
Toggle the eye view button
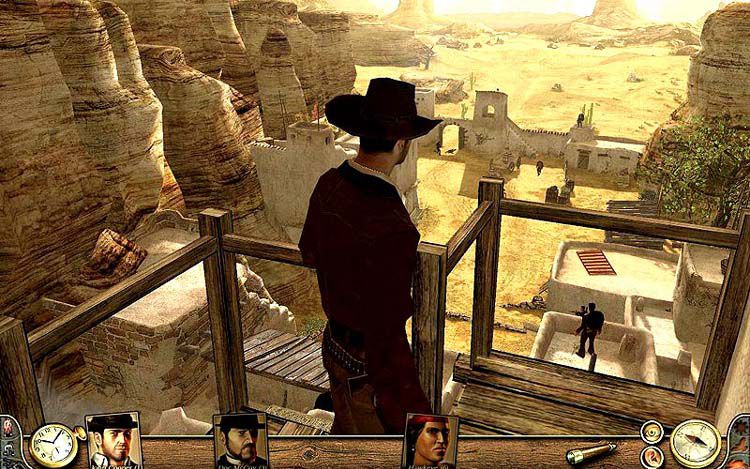click(652, 432)
